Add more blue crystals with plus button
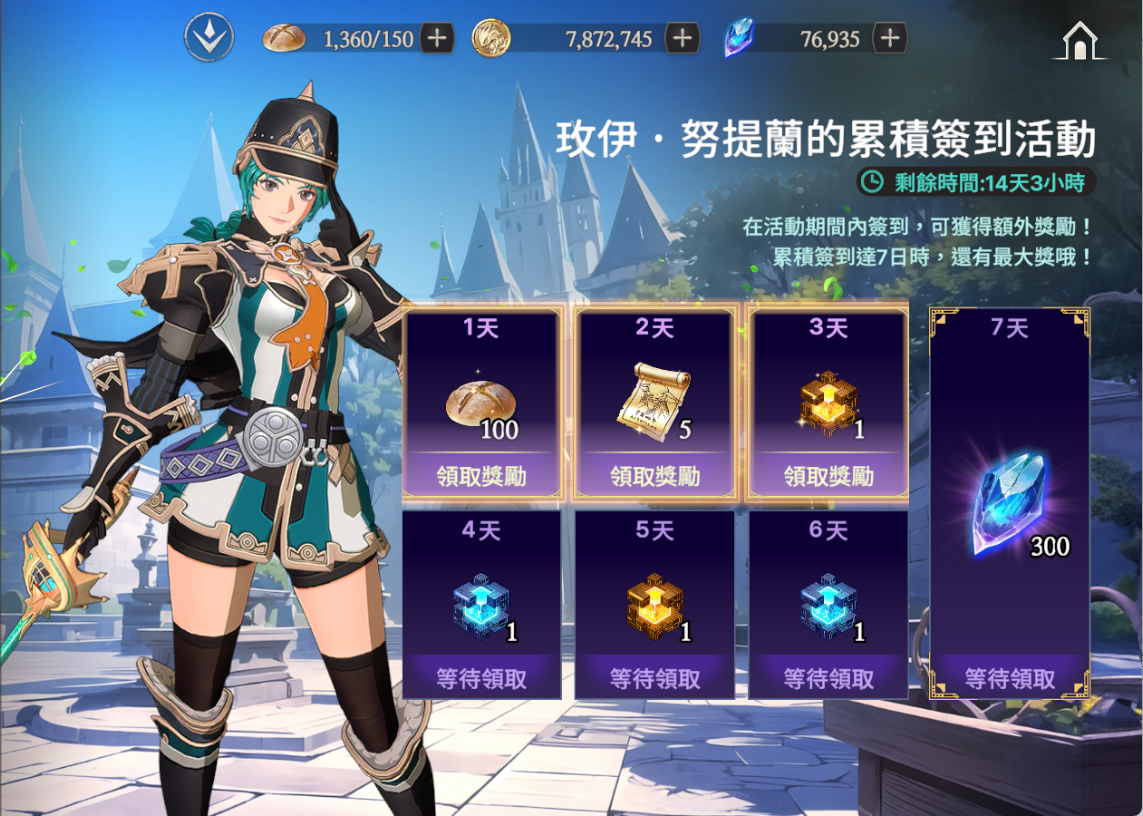This screenshot has width=1143, height=816. pos(889,39)
